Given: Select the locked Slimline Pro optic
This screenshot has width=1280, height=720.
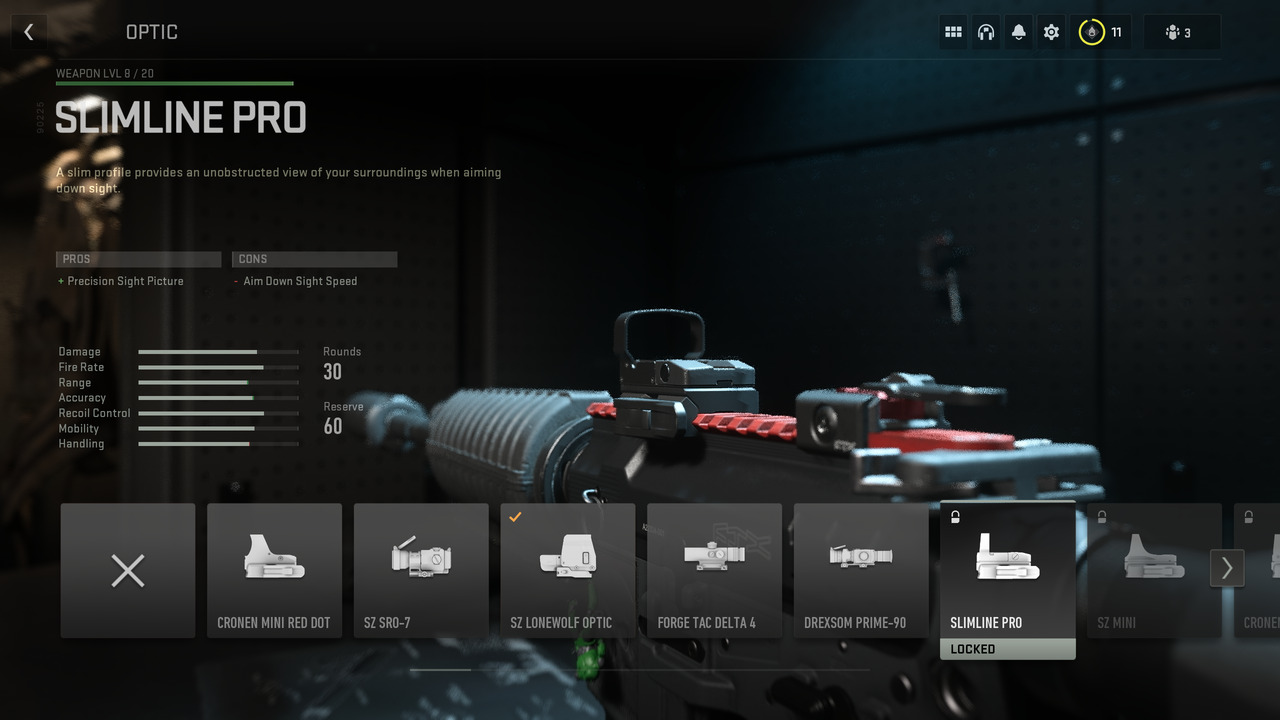Looking at the screenshot, I should (x=1007, y=571).
